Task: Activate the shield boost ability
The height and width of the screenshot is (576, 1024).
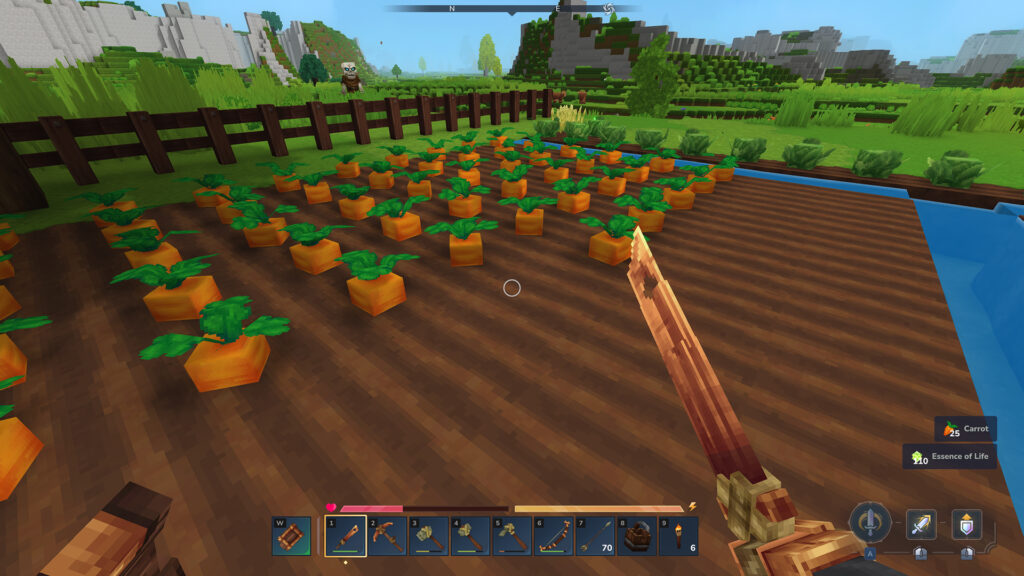Action: tap(966, 524)
